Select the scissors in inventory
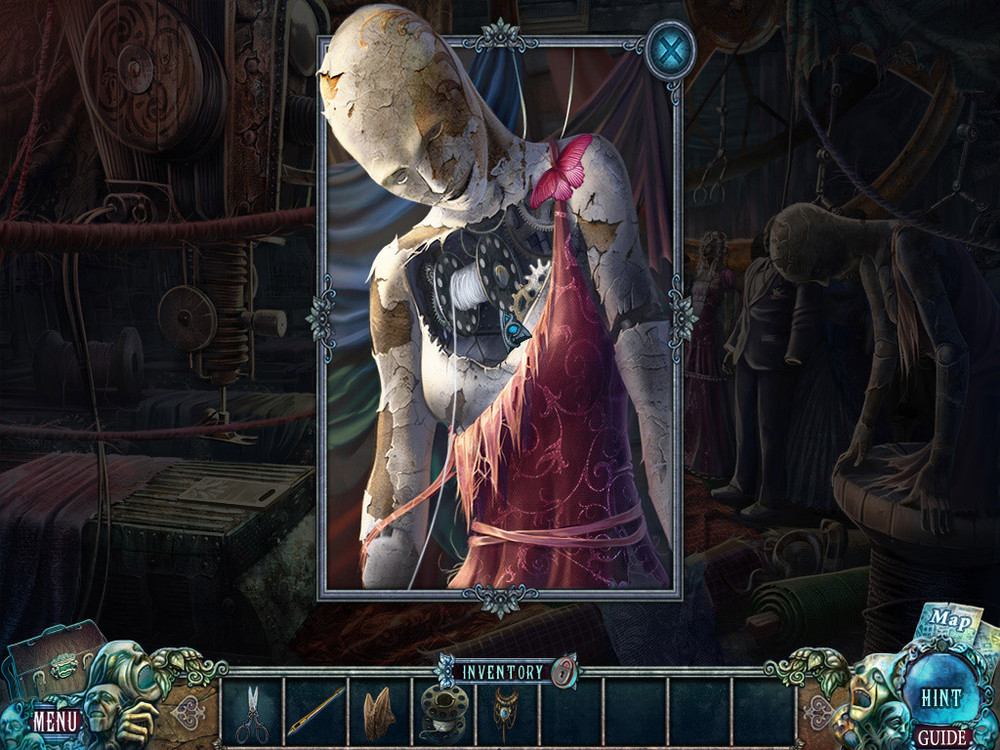 point(252,713)
